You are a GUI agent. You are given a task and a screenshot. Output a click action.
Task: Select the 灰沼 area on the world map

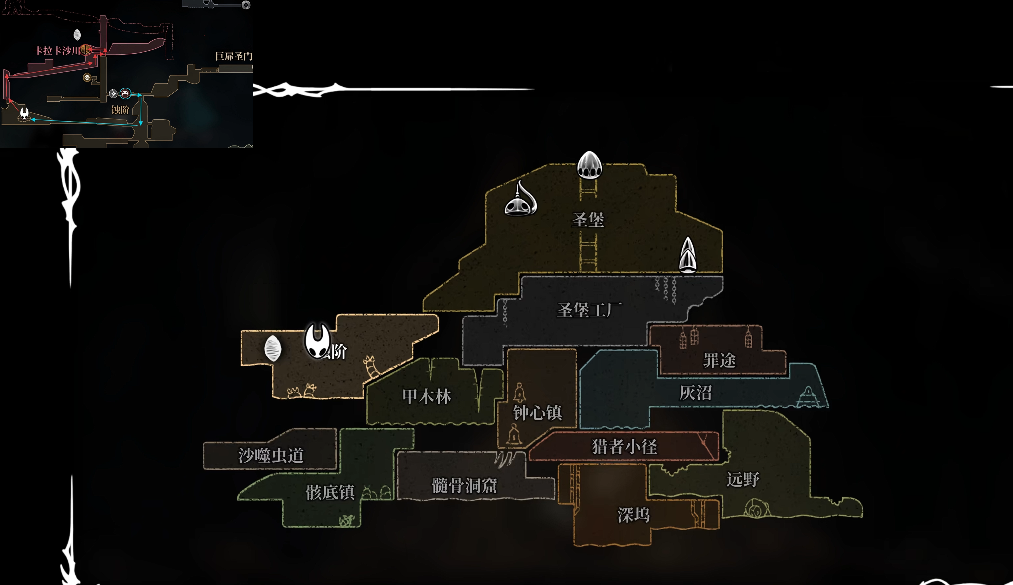tap(695, 393)
